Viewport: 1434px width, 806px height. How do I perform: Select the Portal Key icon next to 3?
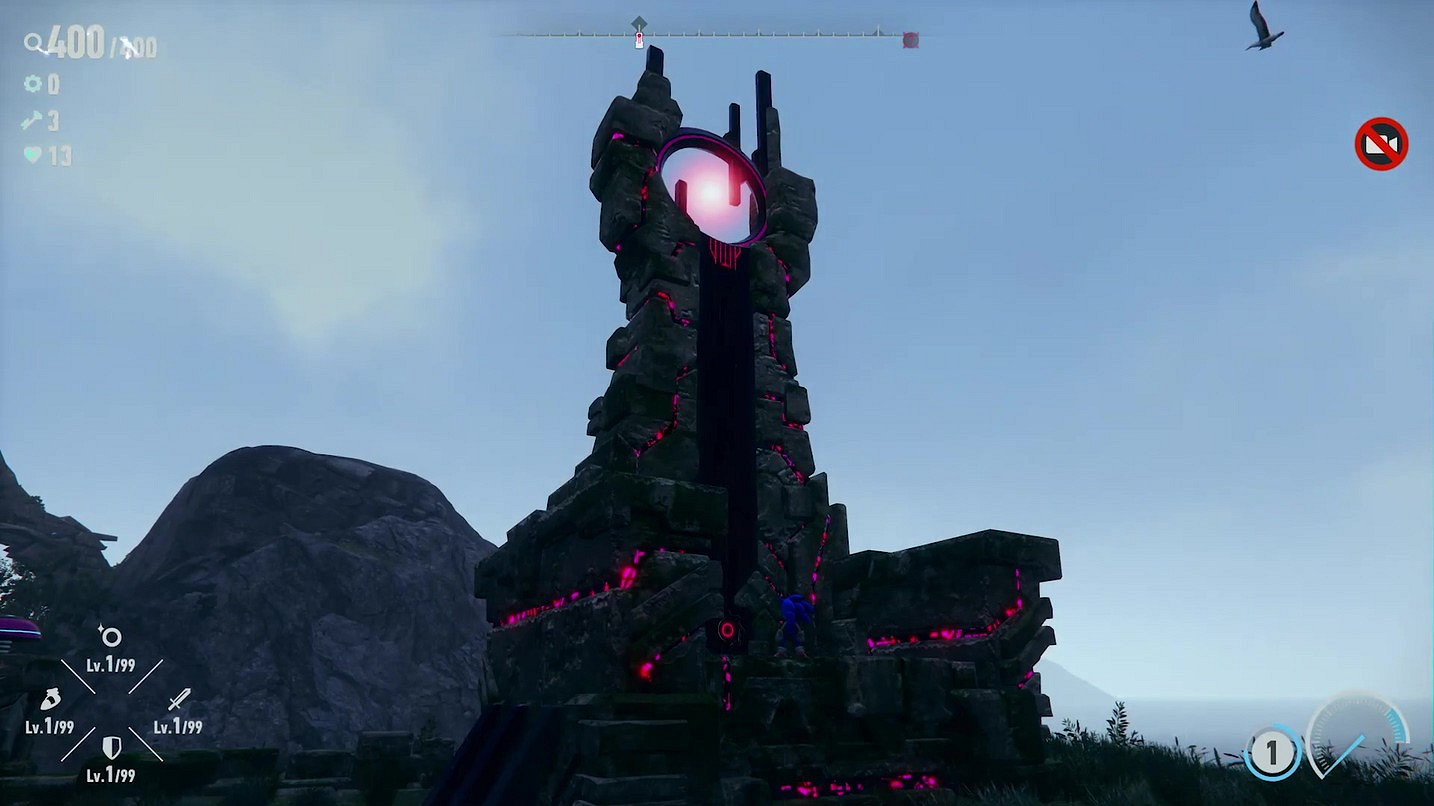point(32,121)
